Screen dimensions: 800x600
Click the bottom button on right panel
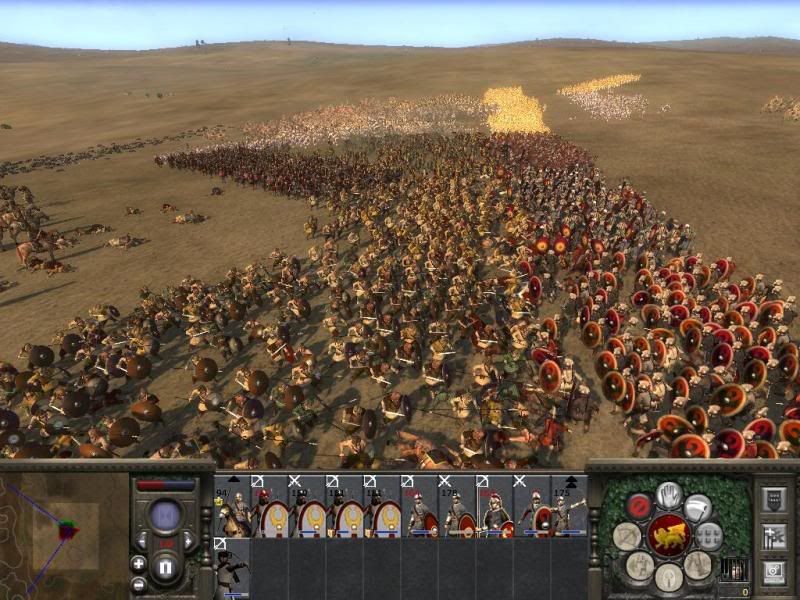[x=774, y=573]
